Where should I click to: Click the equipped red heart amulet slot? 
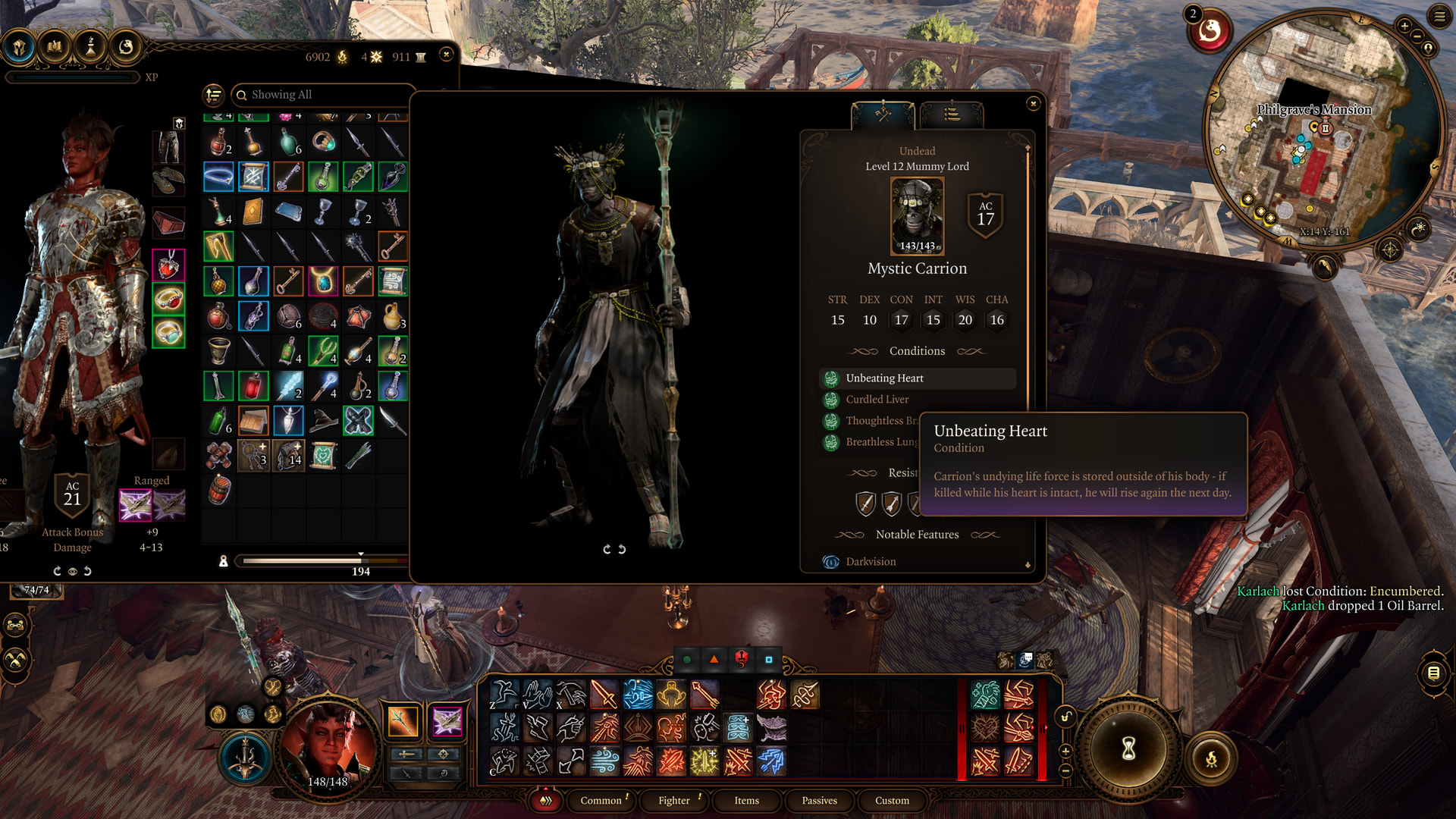(168, 265)
